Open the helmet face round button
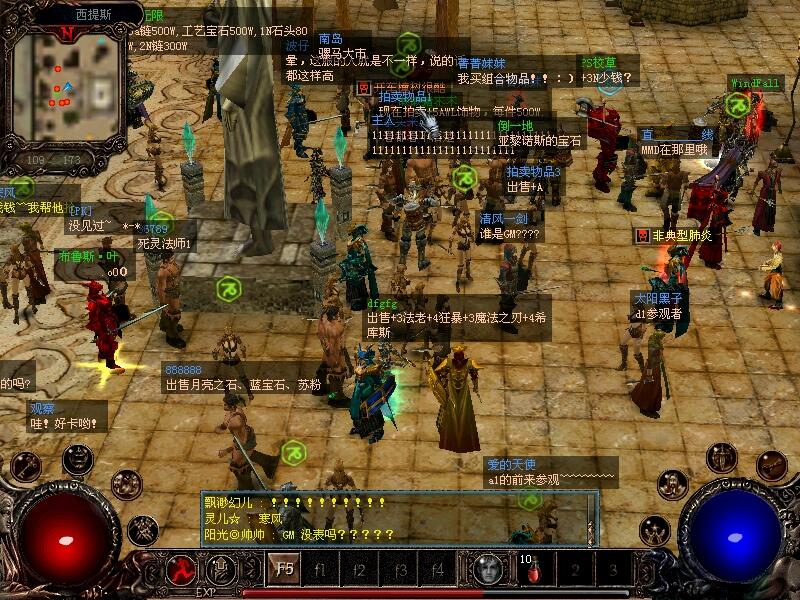 77,459
